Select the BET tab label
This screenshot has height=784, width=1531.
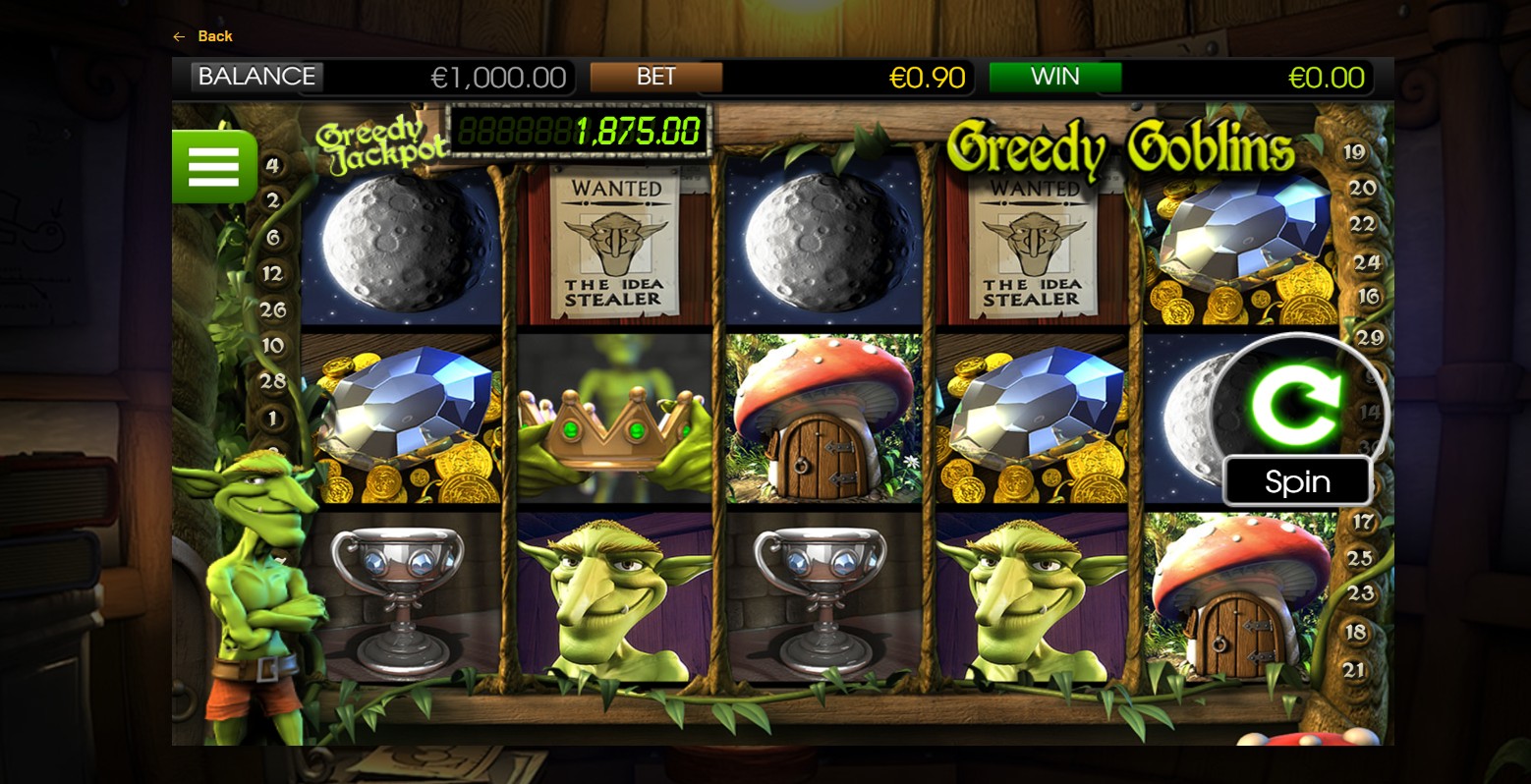pyautogui.click(x=656, y=76)
